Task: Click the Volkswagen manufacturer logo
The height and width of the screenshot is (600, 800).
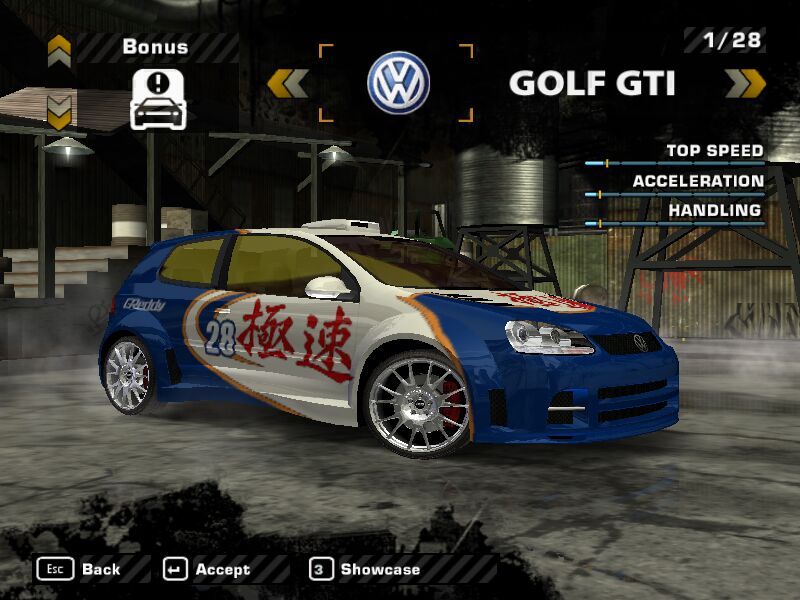Action: pyautogui.click(x=398, y=83)
